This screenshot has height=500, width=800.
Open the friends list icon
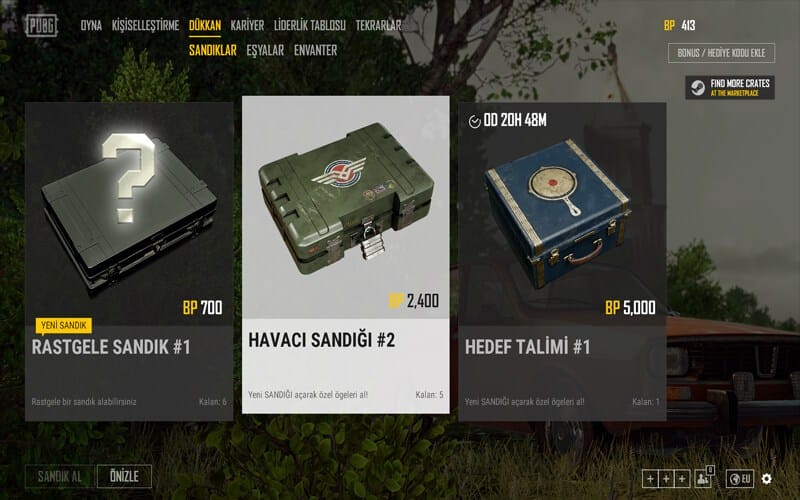click(x=703, y=478)
